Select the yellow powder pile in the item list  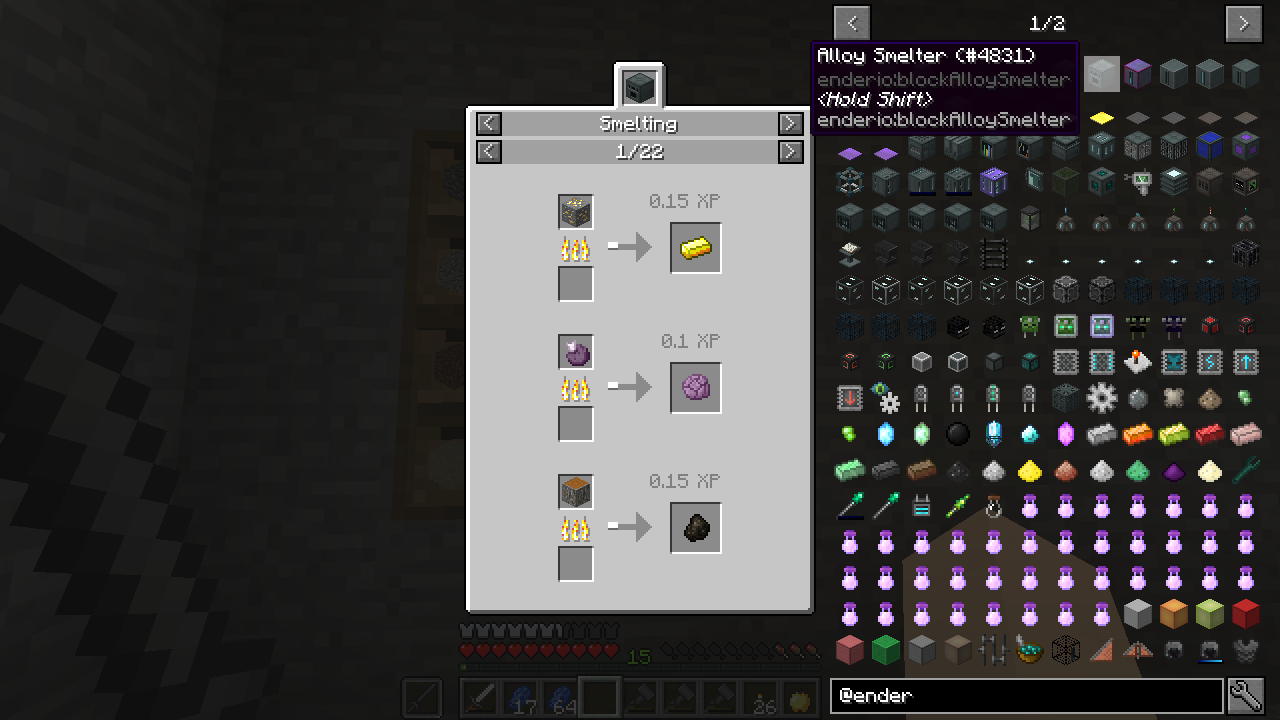click(1029, 470)
